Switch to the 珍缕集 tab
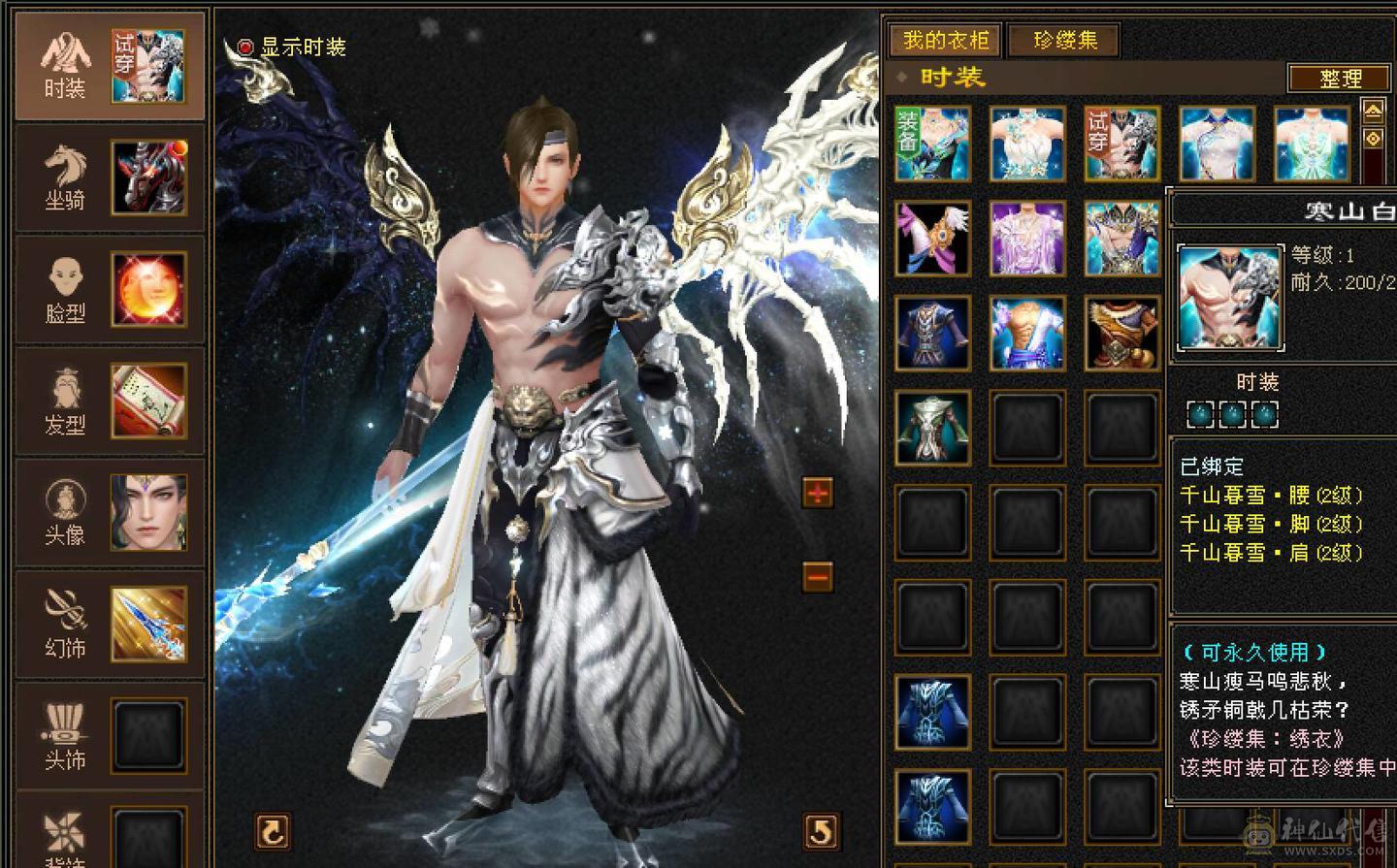 coord(1063,42)
